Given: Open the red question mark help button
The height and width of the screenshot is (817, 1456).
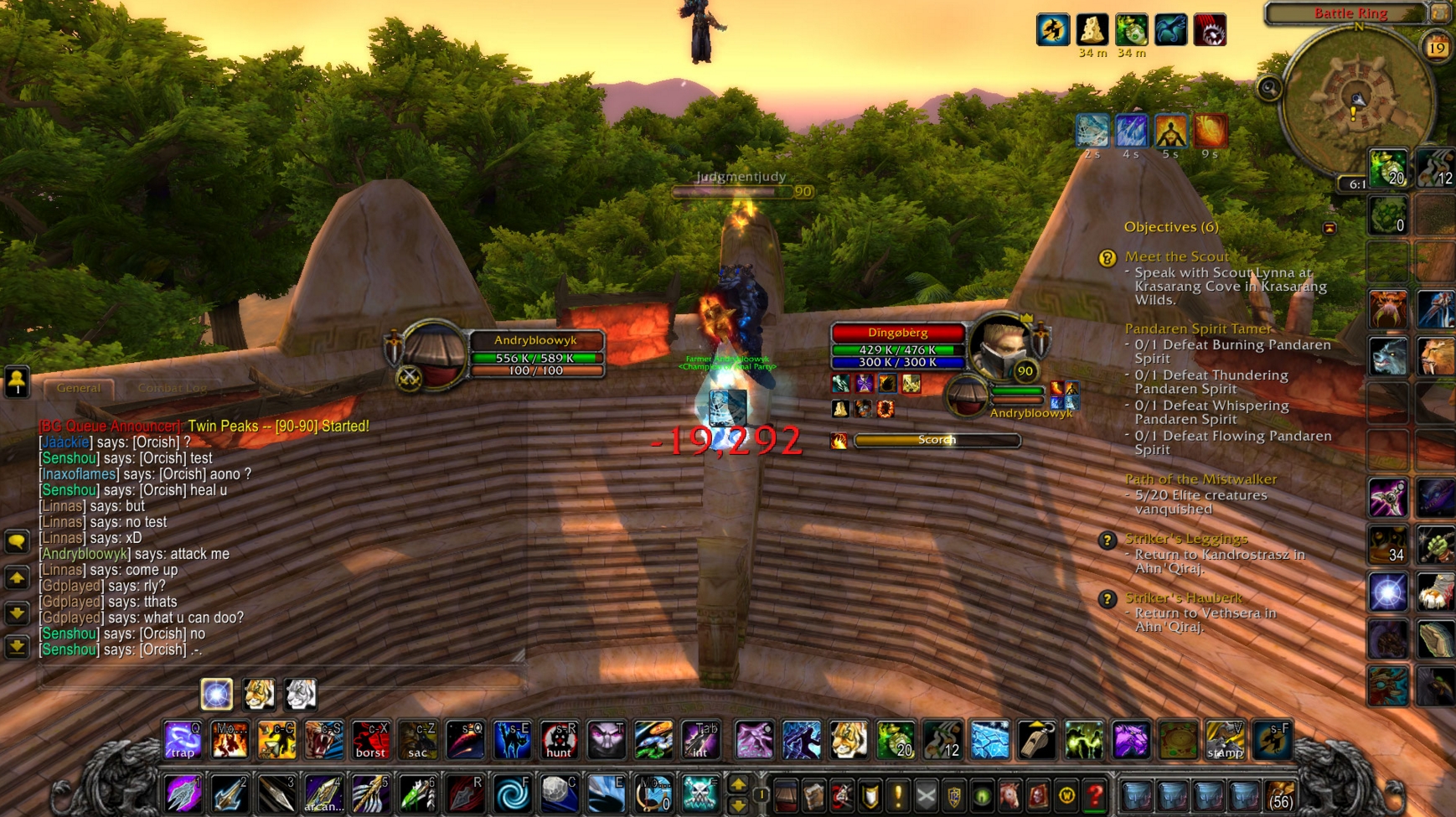Looking at the screenshot, I should coord(1094,795).
